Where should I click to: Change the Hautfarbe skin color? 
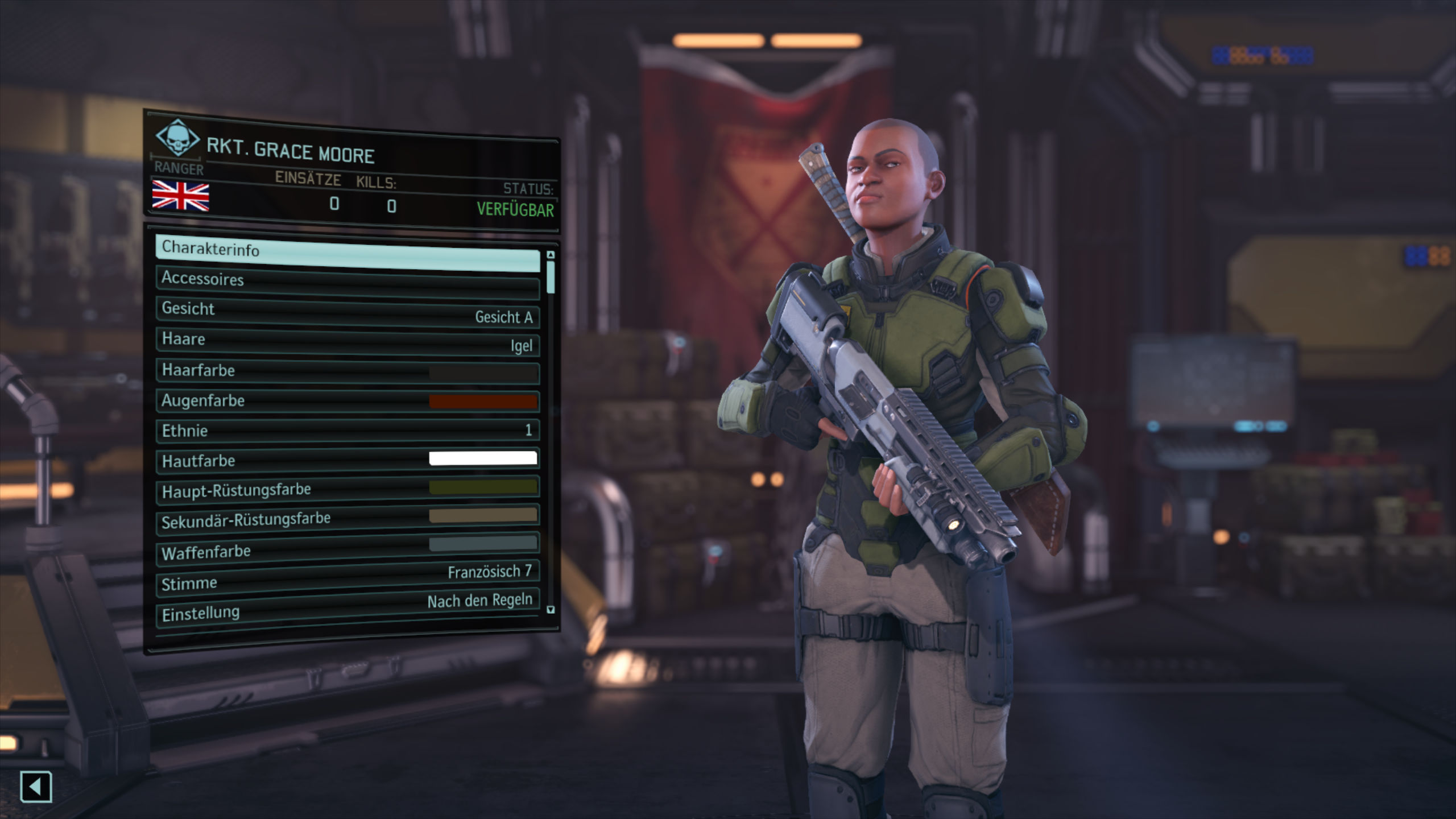coord(347,460)
